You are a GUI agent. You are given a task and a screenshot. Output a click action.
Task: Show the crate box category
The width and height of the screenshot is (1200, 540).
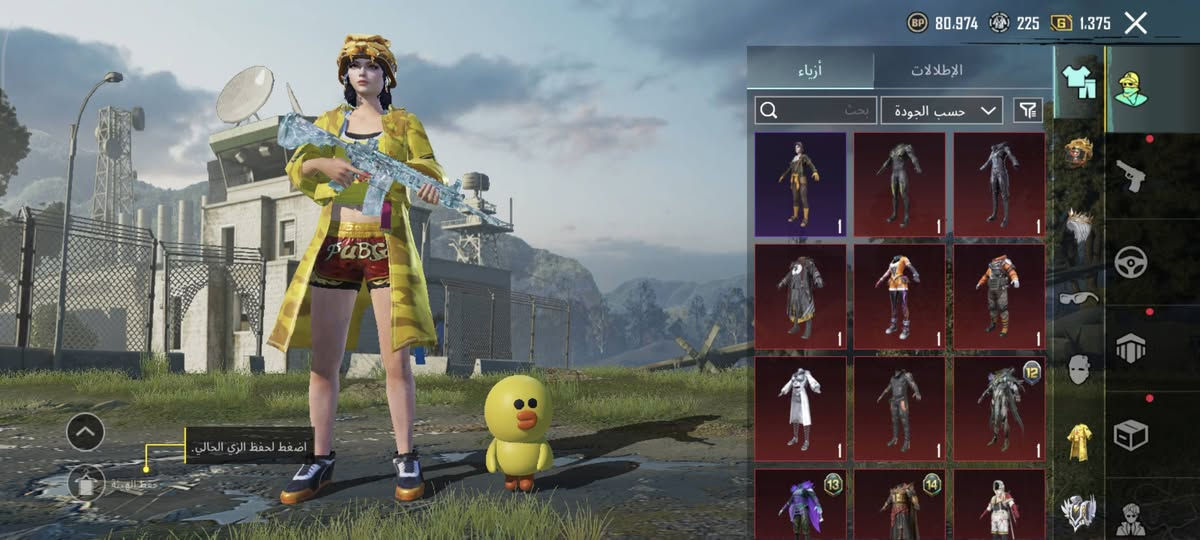[1131, 434]
